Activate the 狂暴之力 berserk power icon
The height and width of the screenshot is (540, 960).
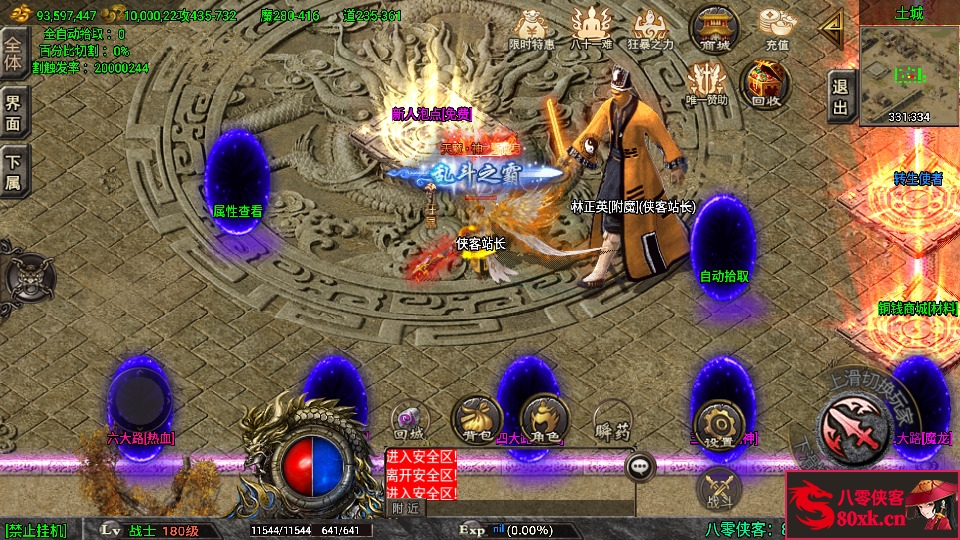tap(651, 28)
